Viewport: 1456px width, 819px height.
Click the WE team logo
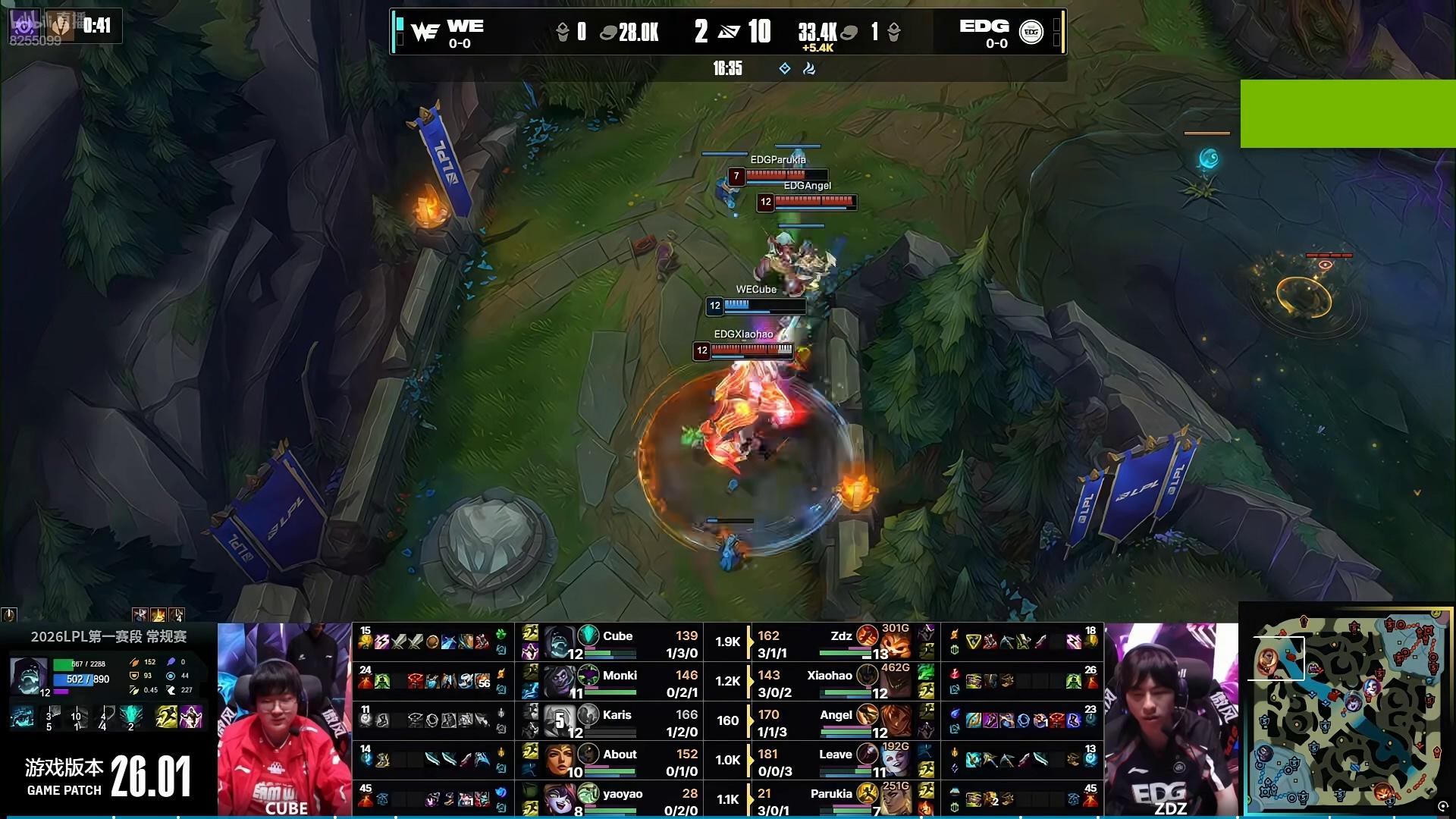[425, 32]
